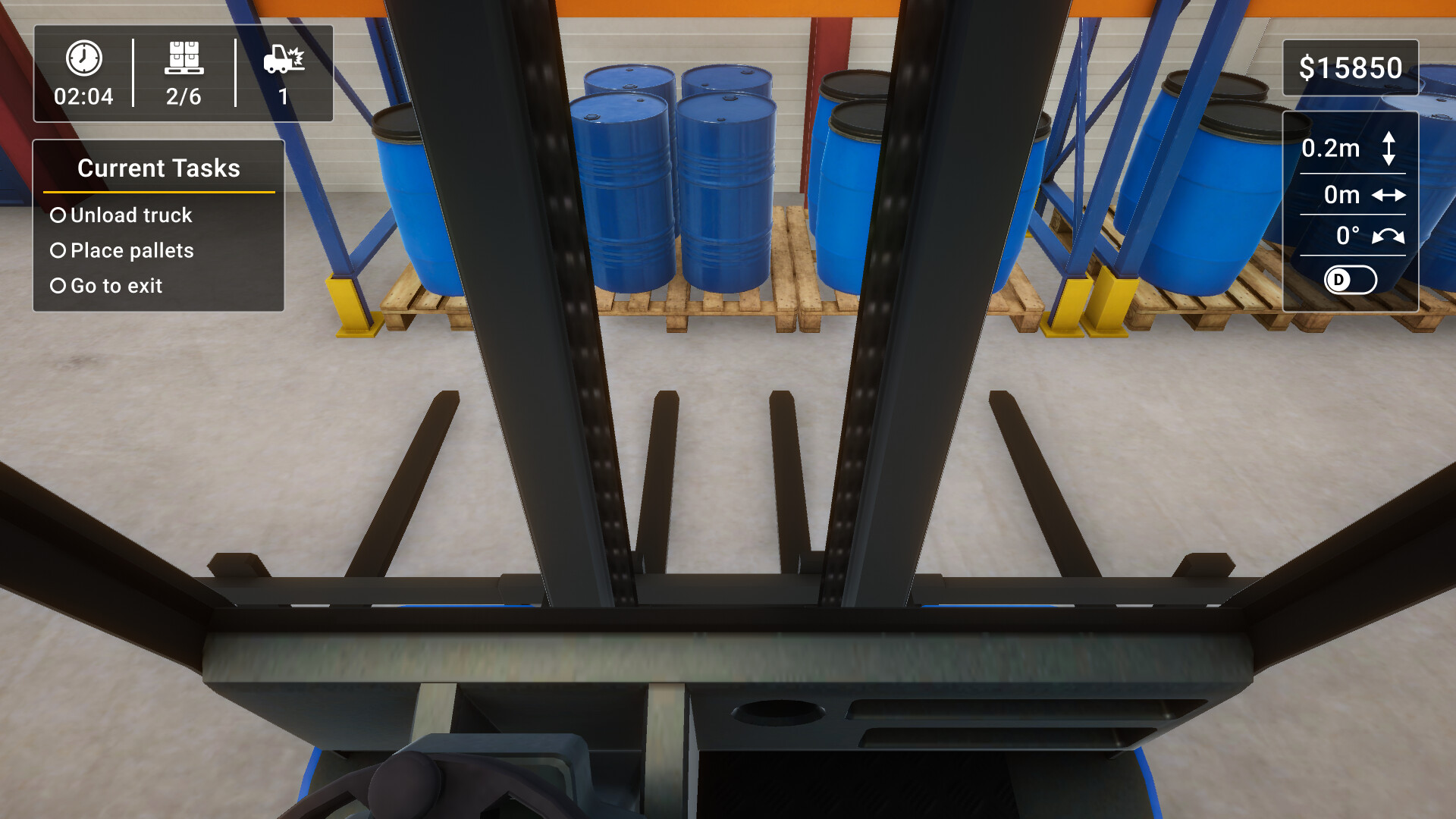Click the 0.2m fork height indicator
1456x819 pixels.
[1331, 149]
